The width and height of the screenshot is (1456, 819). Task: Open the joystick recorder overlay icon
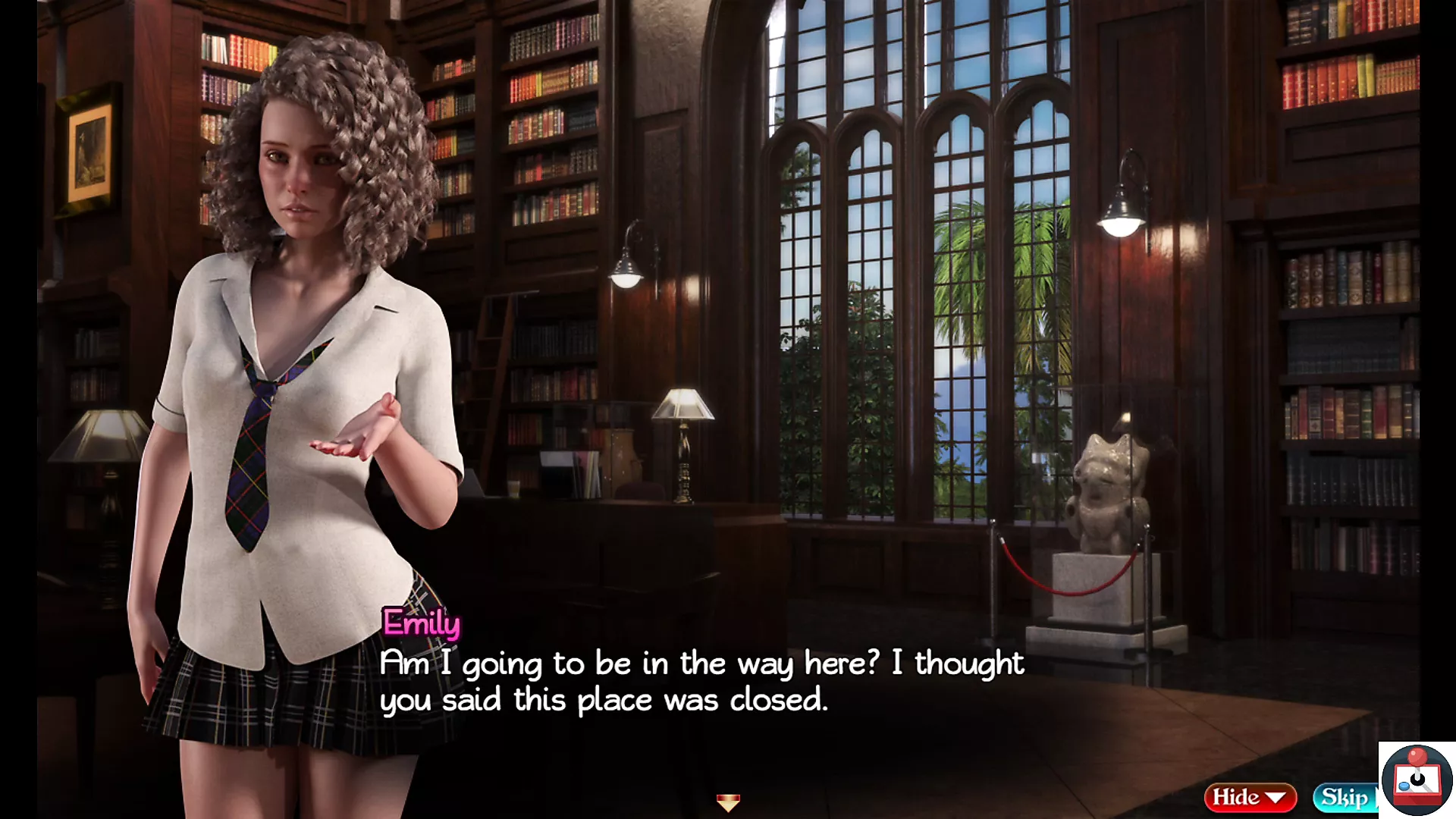[1416, 780]
